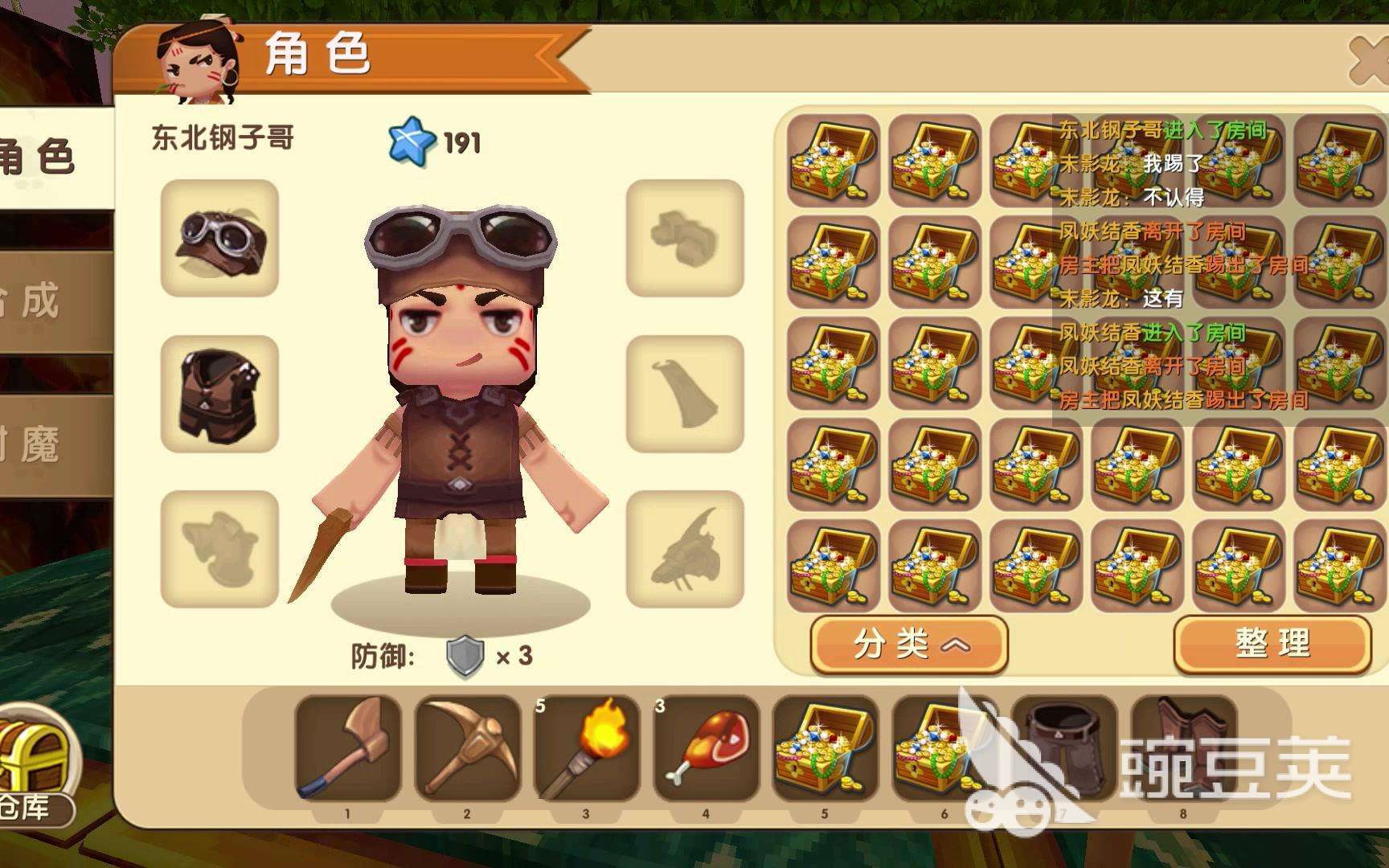
Task: Select the roasted meat hotbar slot
Action: point(706,749)
